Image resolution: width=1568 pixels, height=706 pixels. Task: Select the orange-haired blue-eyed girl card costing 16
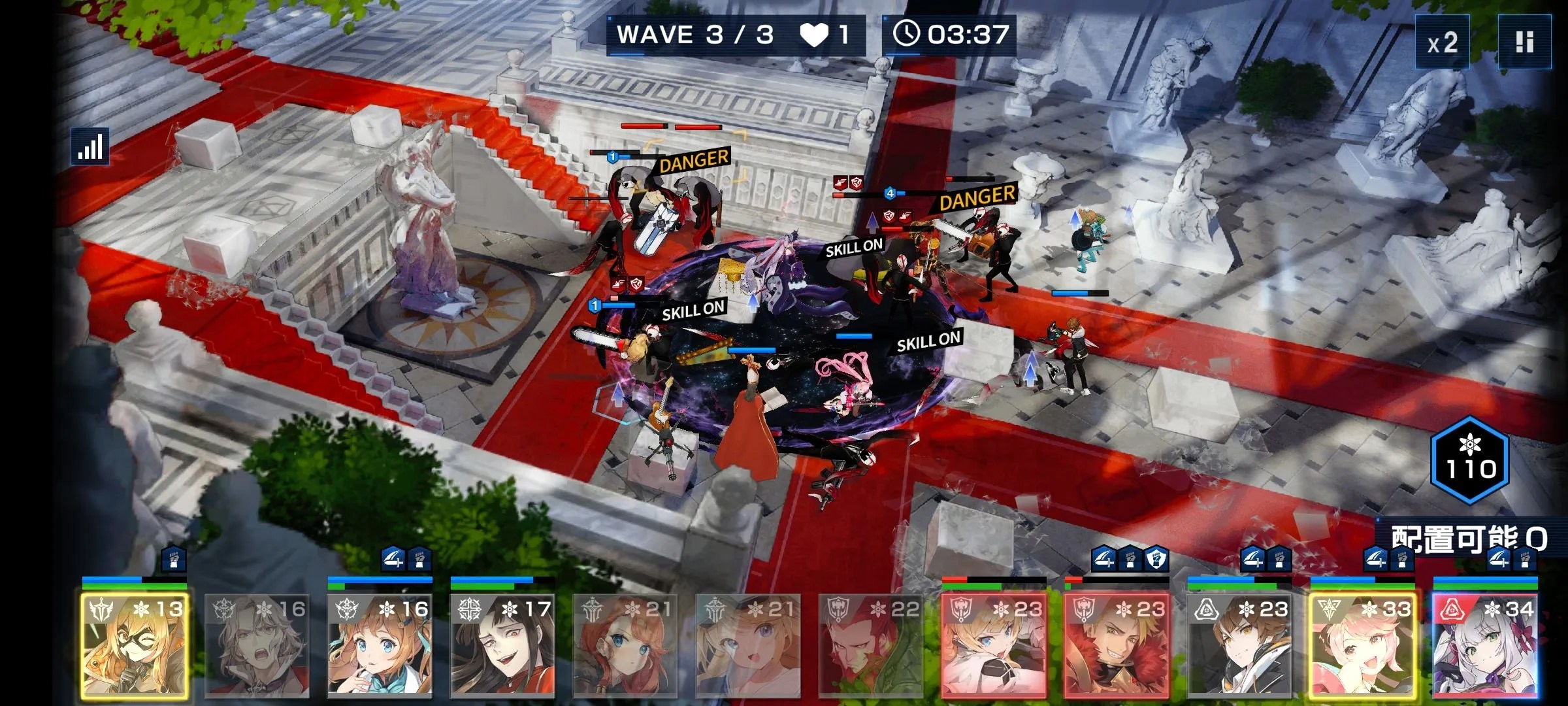(380, 646)
